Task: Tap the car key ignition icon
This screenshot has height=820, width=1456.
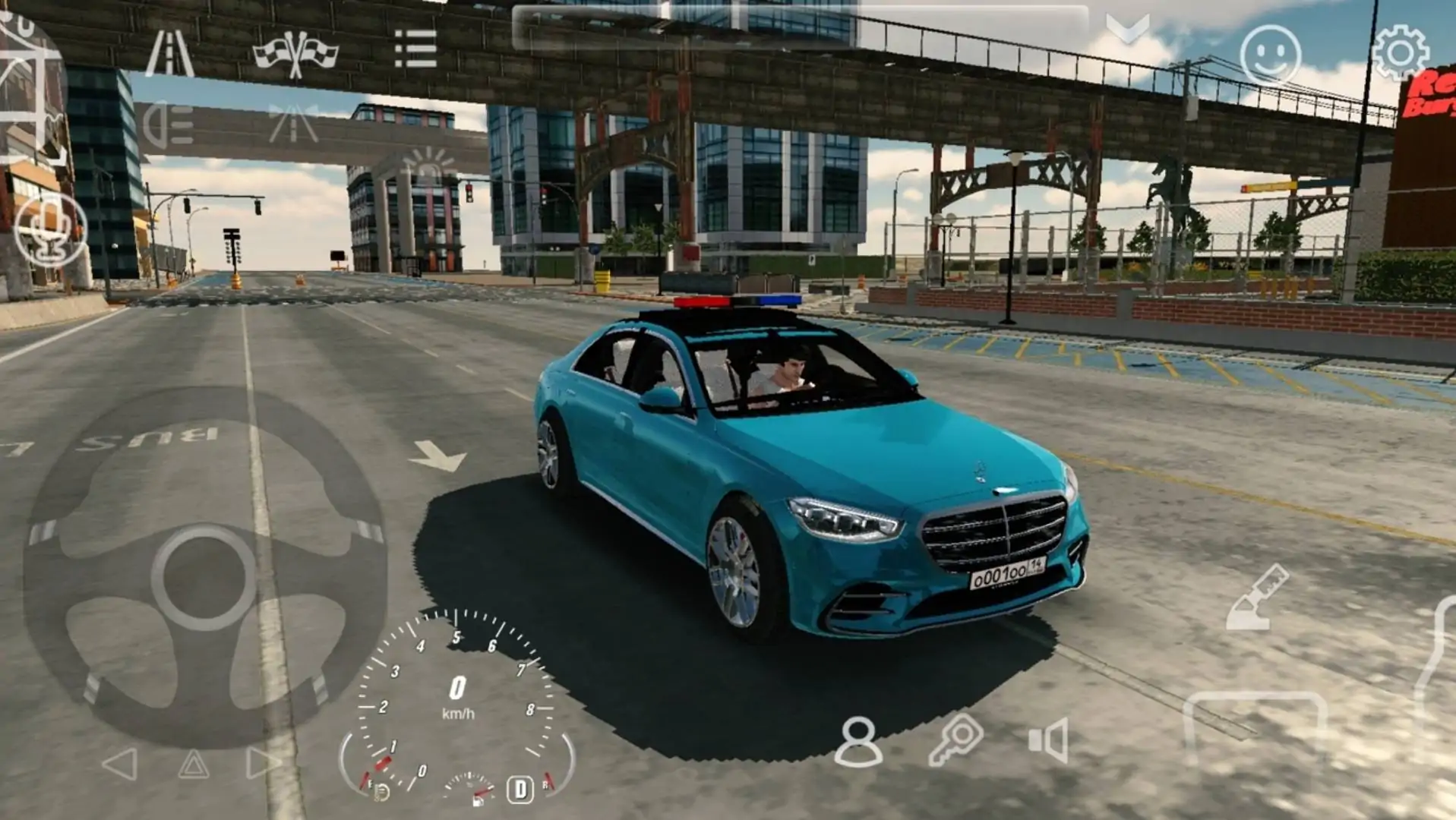Action: 955,740
